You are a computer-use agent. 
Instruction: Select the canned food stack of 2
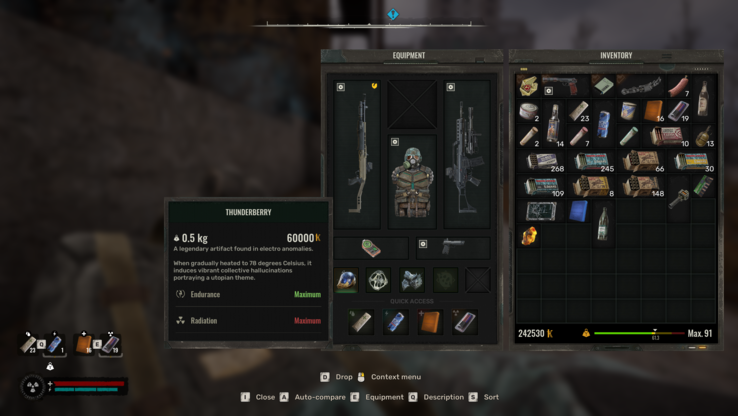pos(529,110)
